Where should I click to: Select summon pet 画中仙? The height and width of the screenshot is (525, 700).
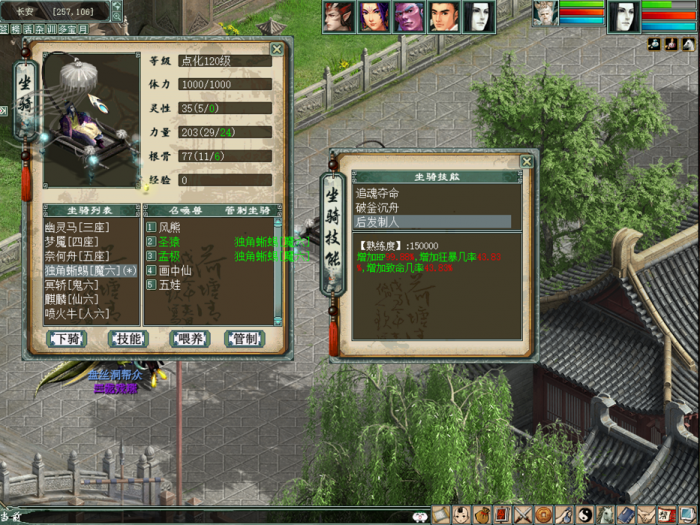click(176, 270)
